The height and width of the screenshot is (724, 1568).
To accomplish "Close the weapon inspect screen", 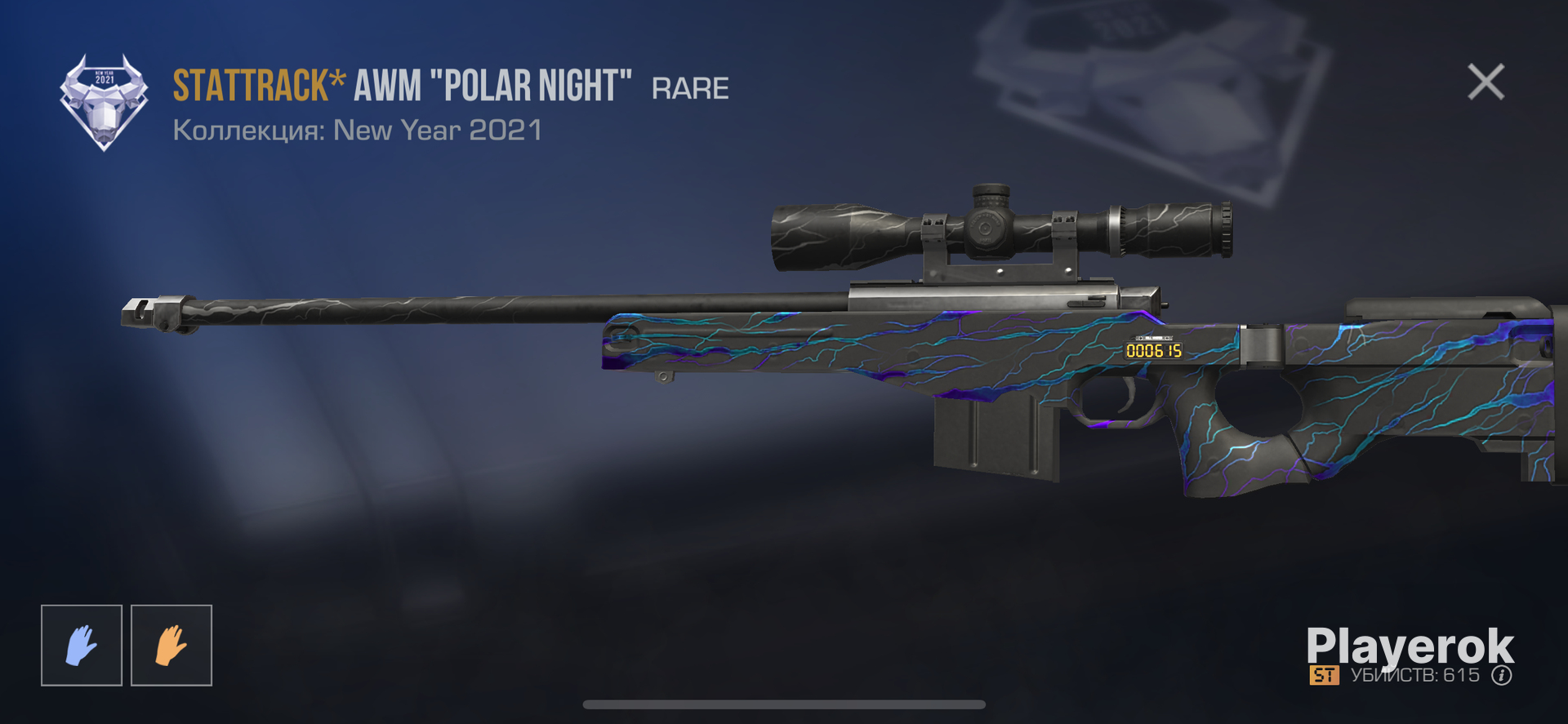I will coord(1486,82).
